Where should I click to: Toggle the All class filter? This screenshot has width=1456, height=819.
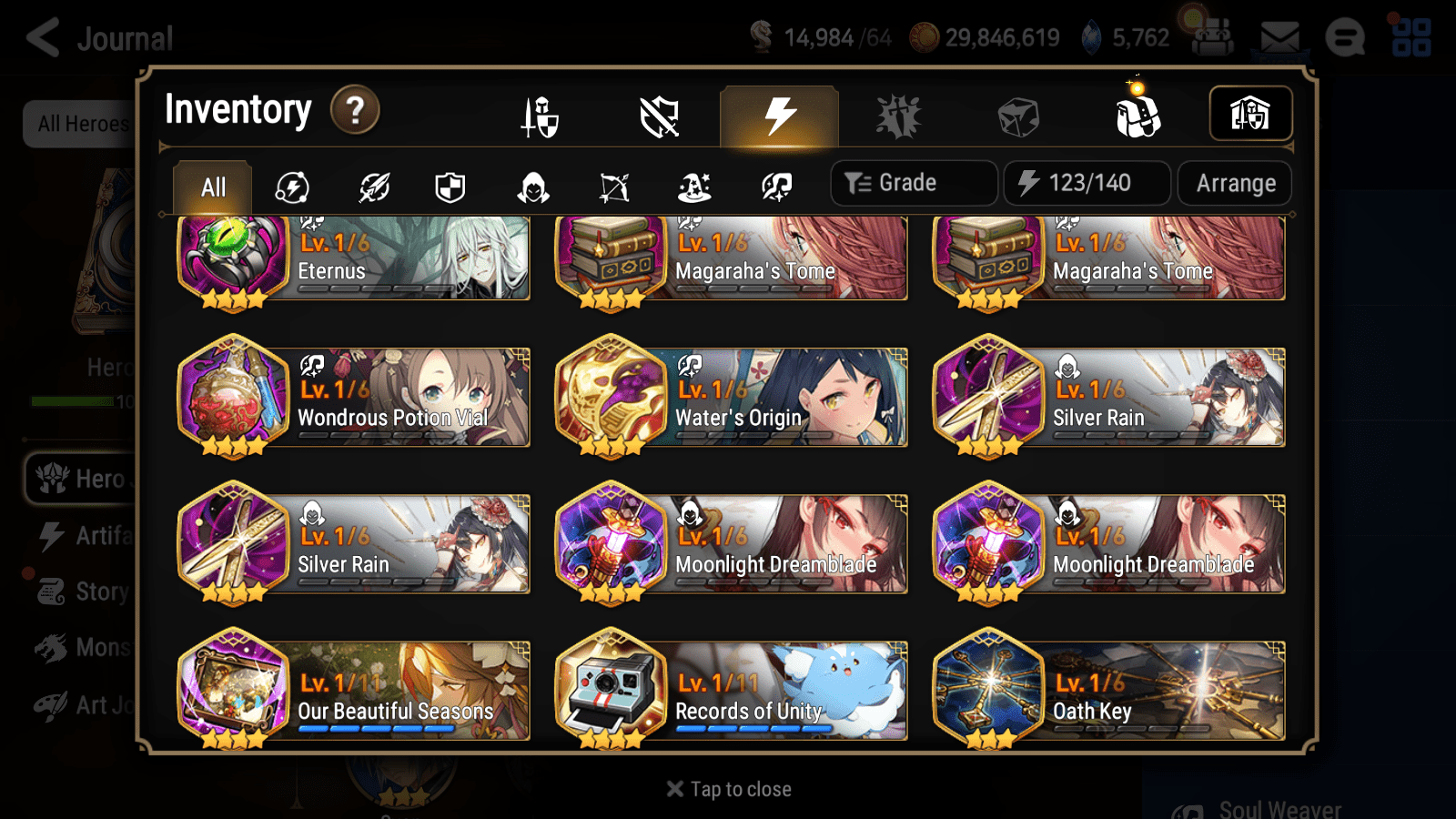point(212,187)
